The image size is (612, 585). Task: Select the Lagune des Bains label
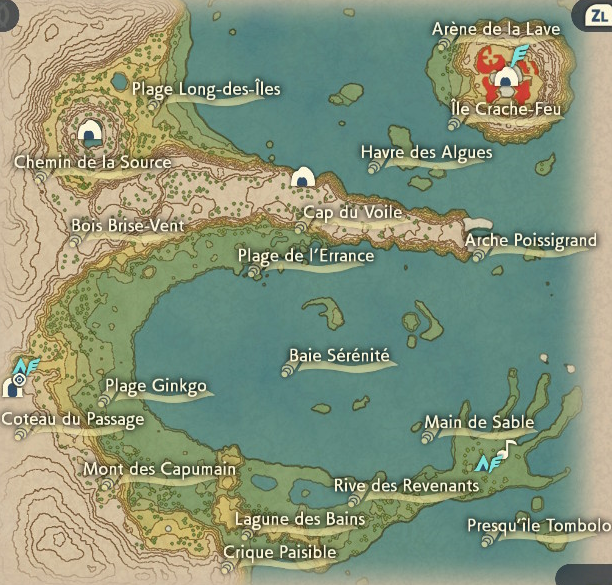click(300, 519)
